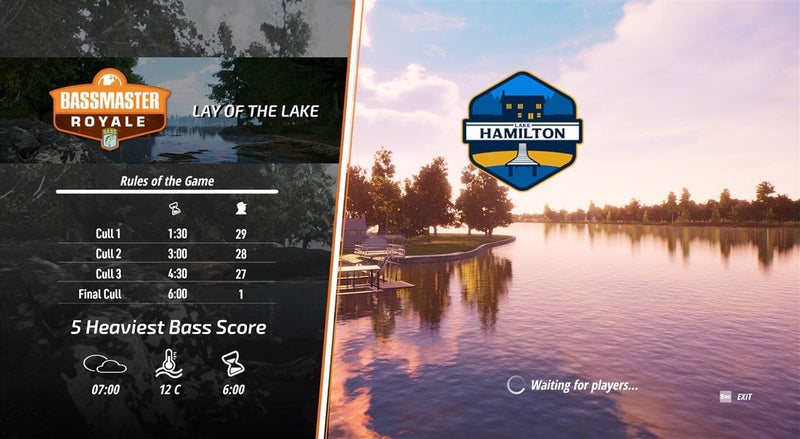The width and height of the screenshot is (800, 439).
Task: Click the EXIT label to leave the lobby
Action: pos(744,397)
